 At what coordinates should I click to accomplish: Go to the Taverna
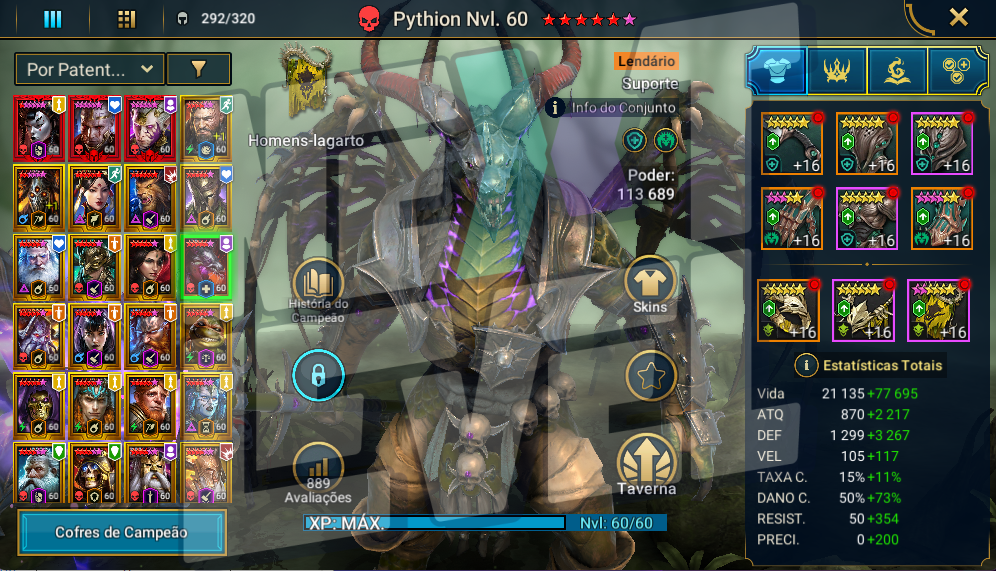coord(647,462)
